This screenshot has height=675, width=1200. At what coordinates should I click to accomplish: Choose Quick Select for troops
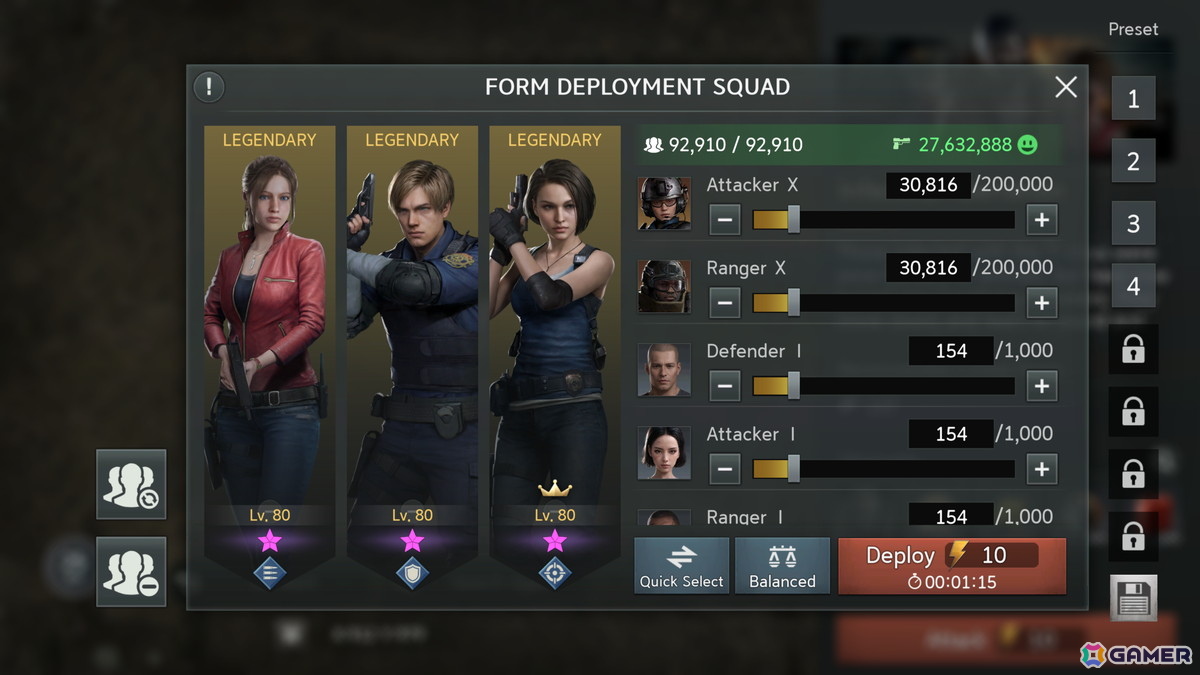tap(681, 566)
